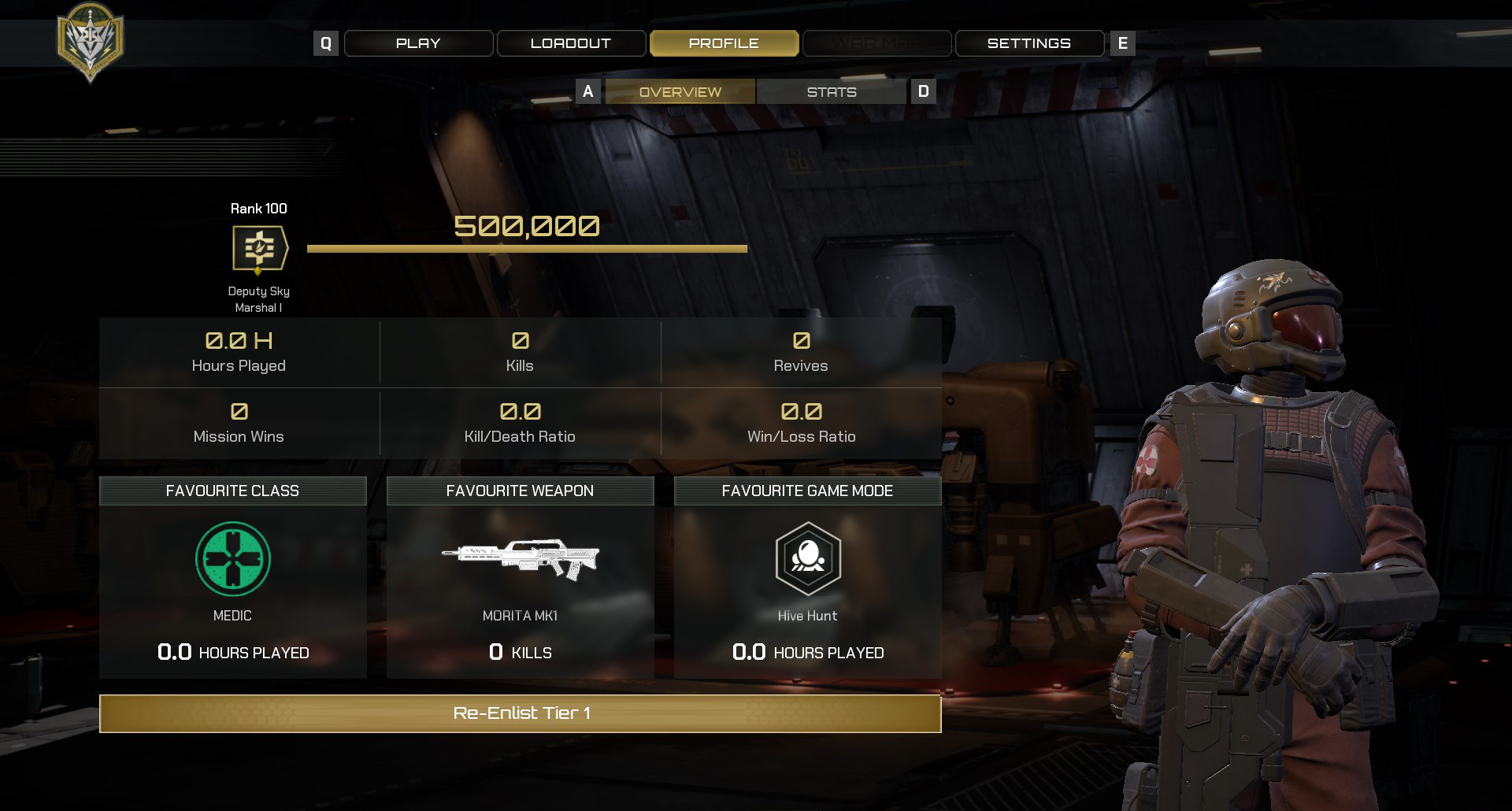Click the Re-Enlist Tier 1 button
This screenshot has width=1512, height=811.
pos(520,713)
